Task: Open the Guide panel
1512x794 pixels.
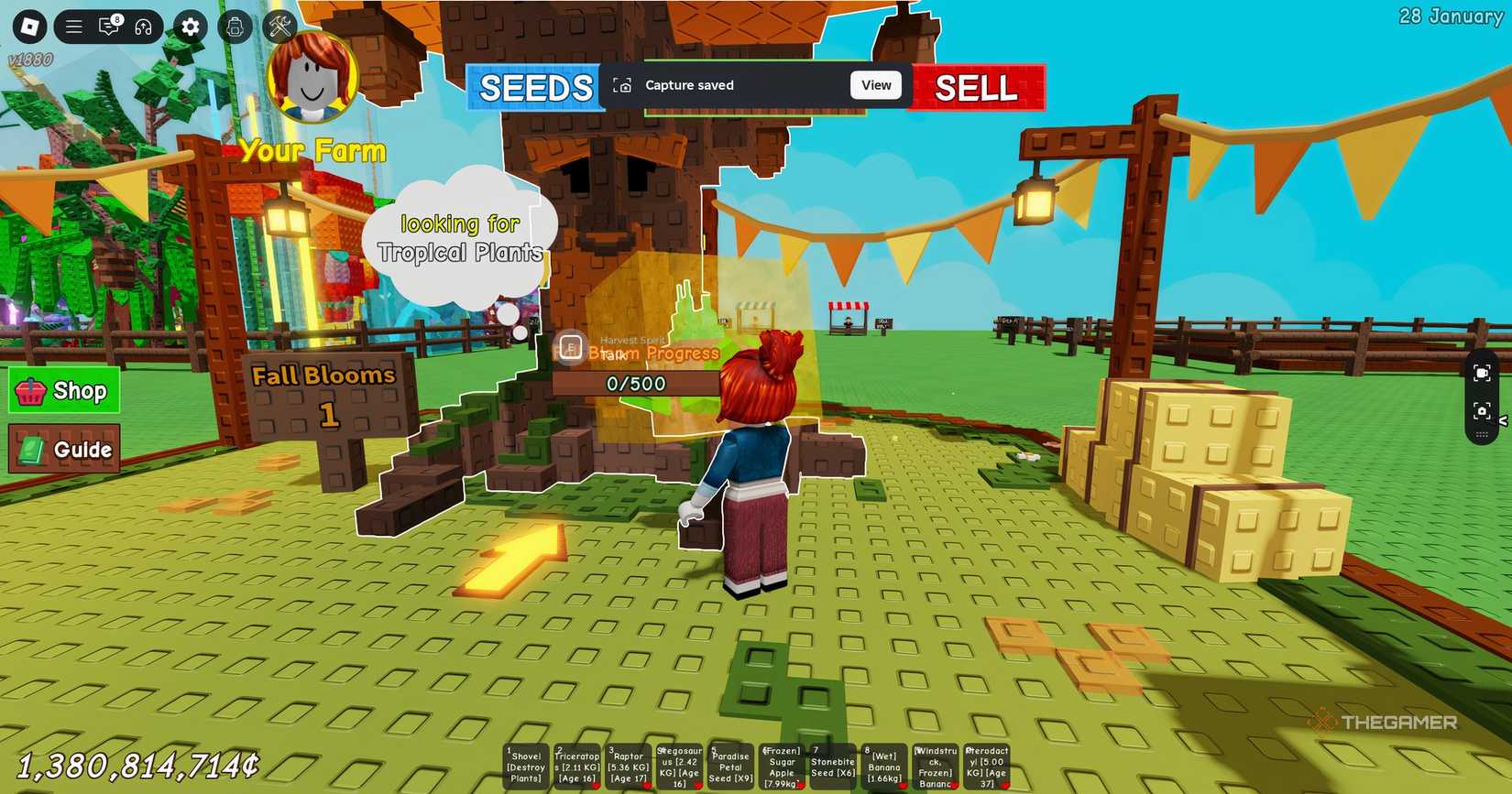Action: coord(62,450)
